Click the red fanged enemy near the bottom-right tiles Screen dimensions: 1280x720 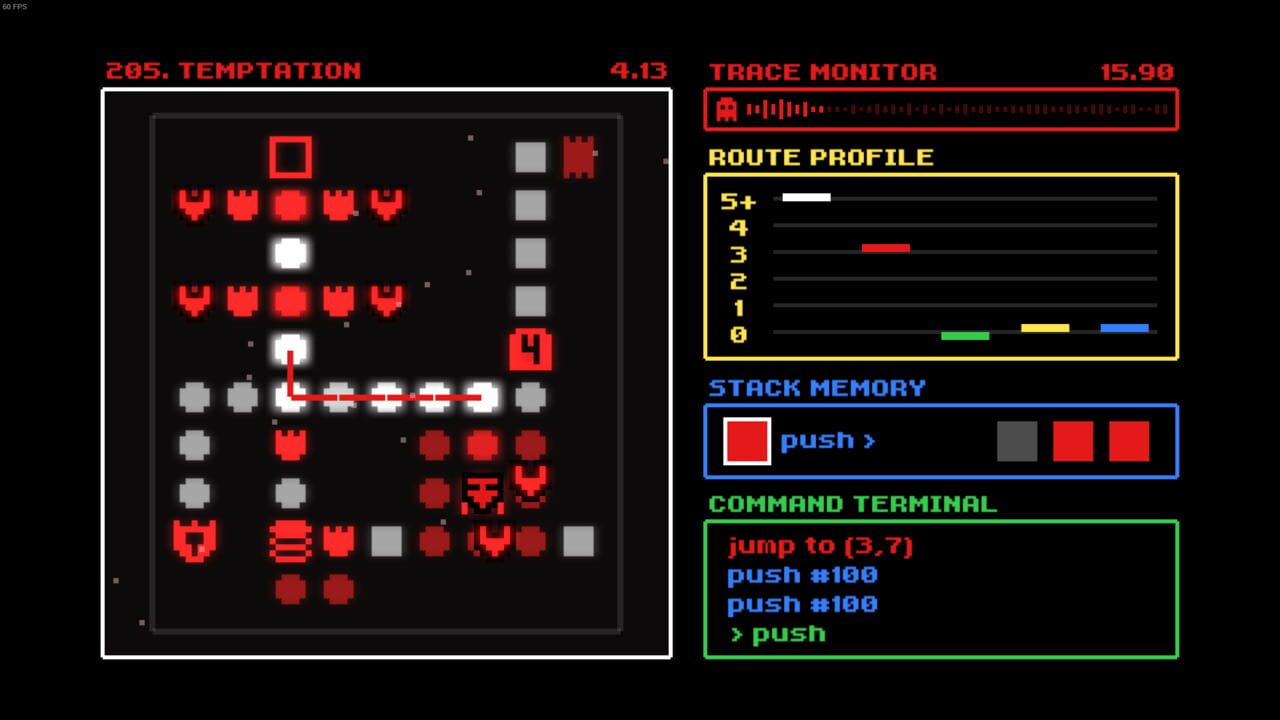click(529, 483)
